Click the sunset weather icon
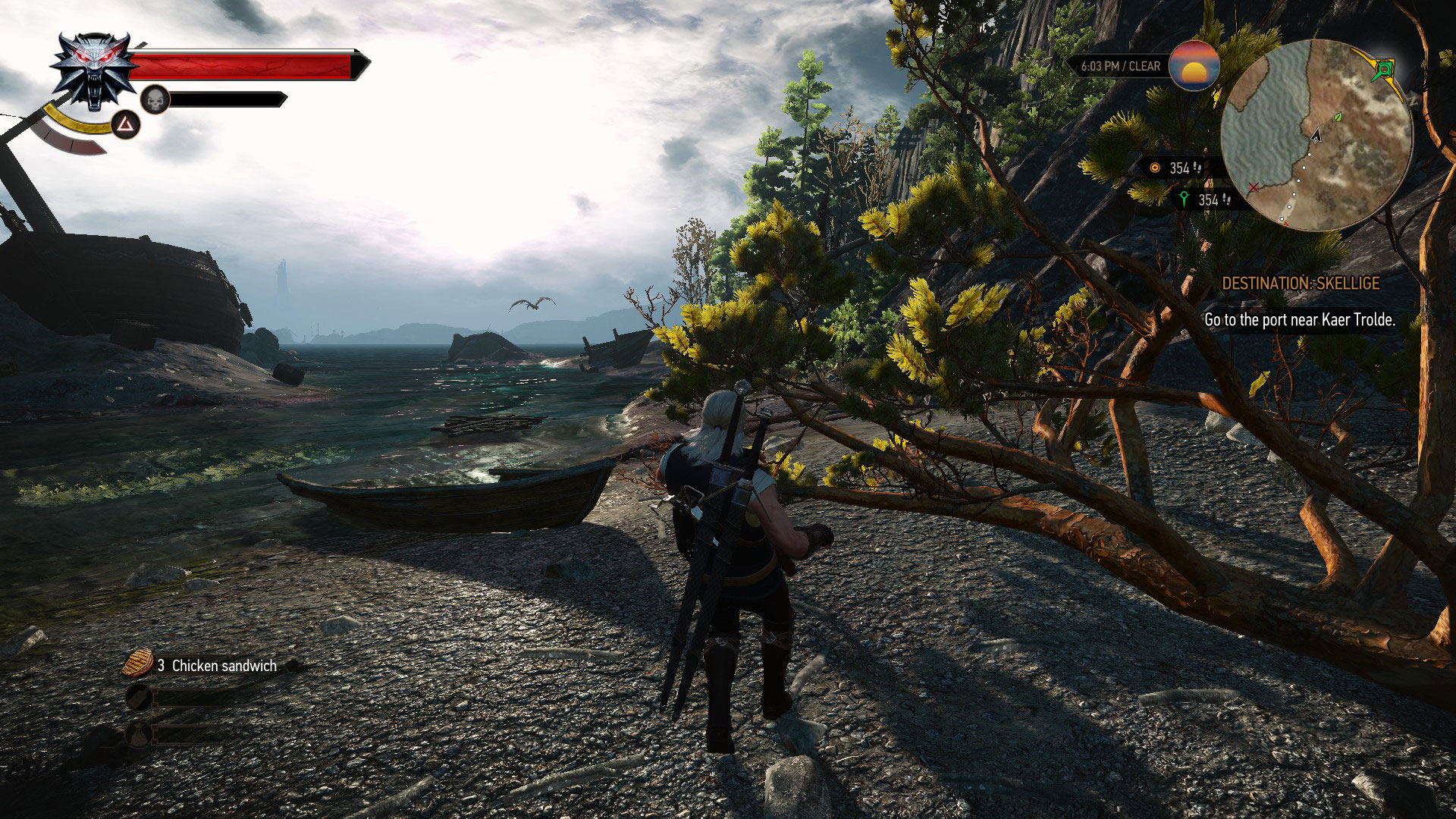 click(1194, 66)
